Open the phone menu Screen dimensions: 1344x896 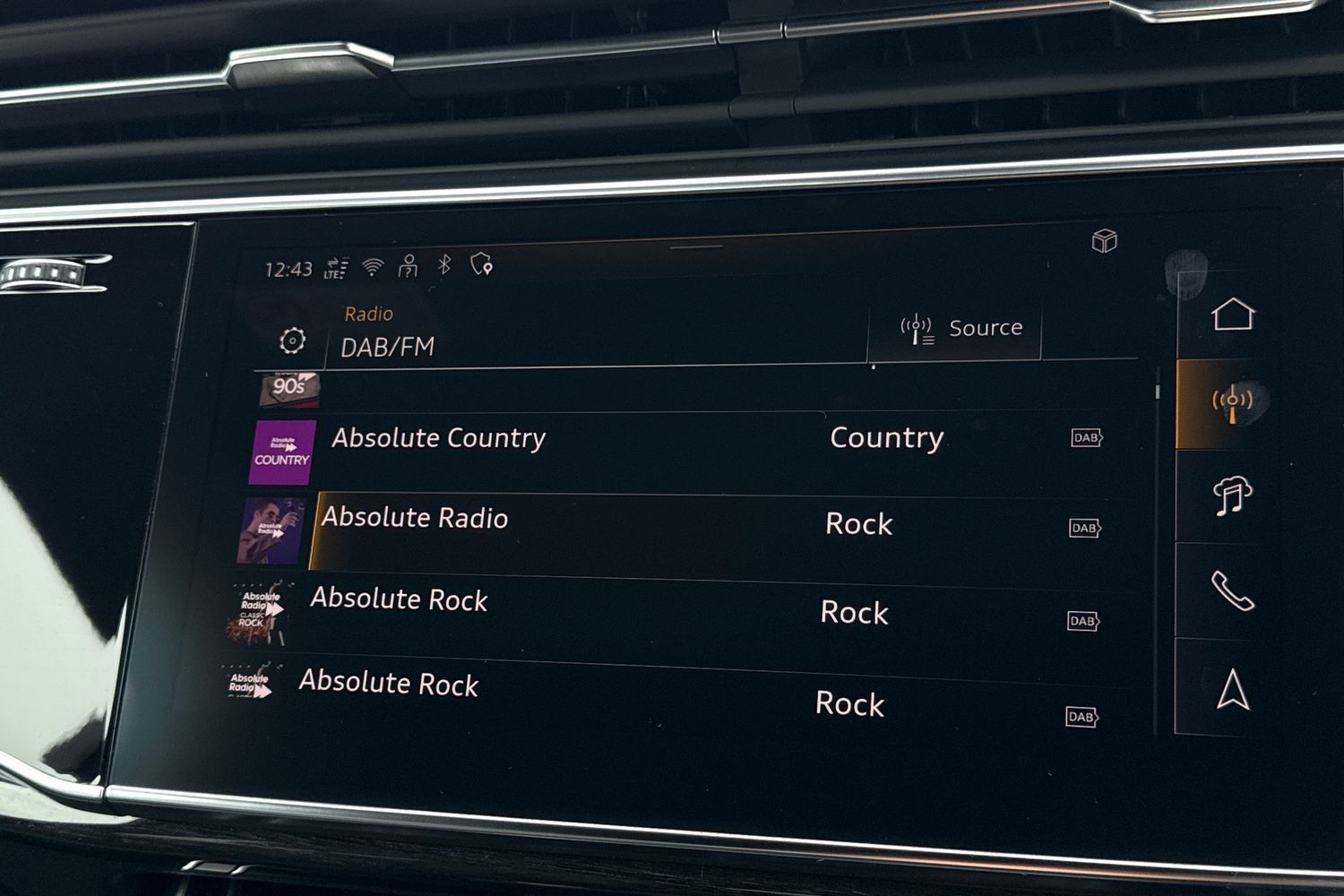(x=1233, y=590)
